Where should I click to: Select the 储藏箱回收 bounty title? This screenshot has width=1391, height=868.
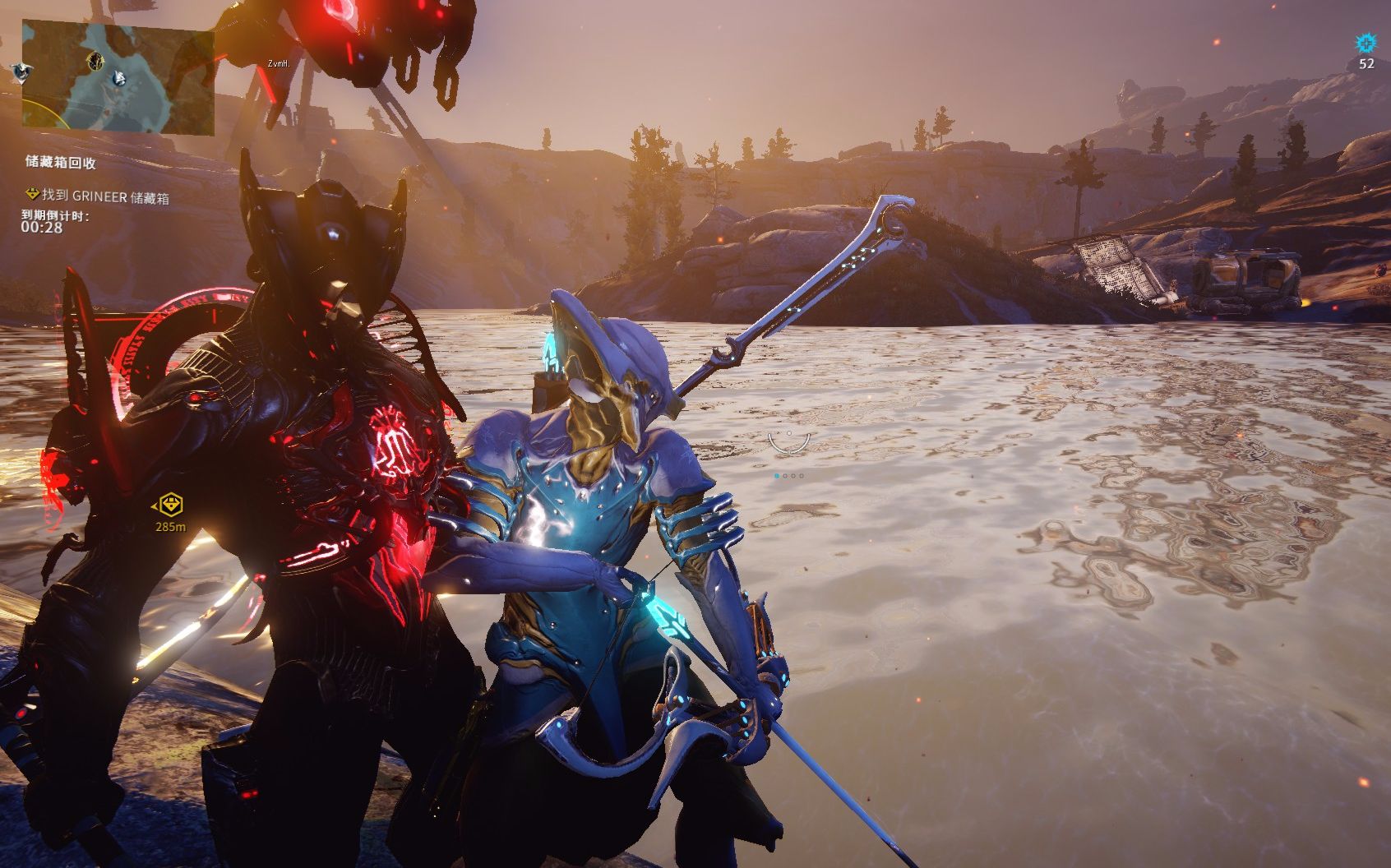61,162
